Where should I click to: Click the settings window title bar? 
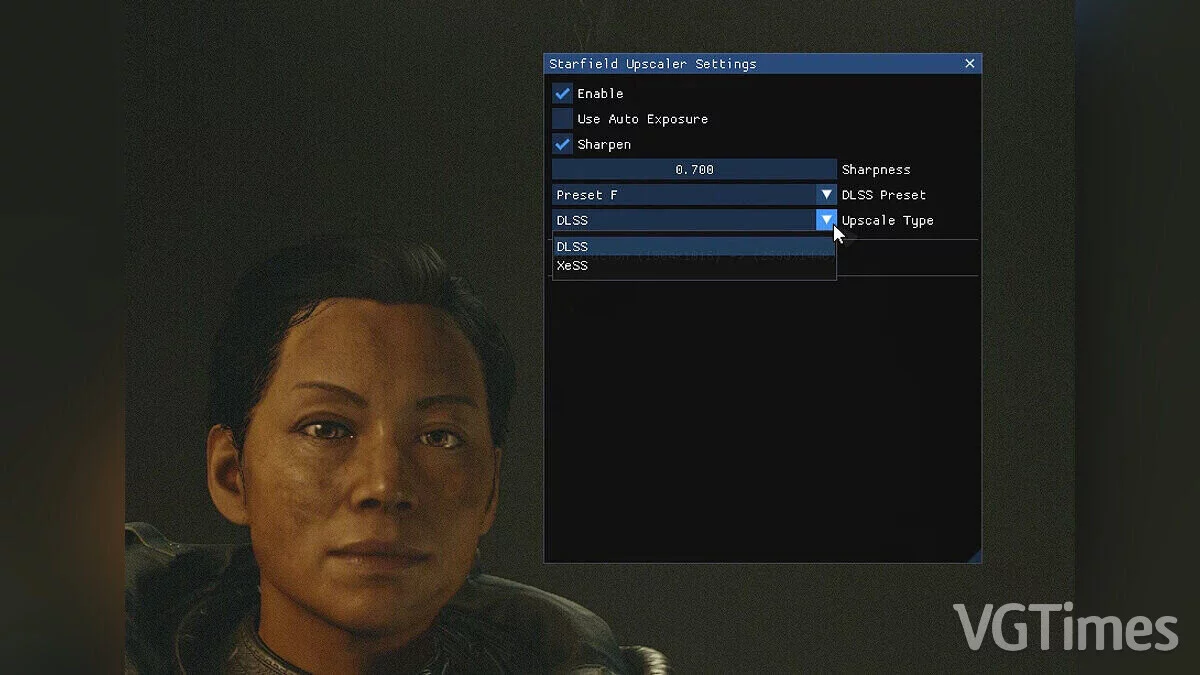coord(740,64)
